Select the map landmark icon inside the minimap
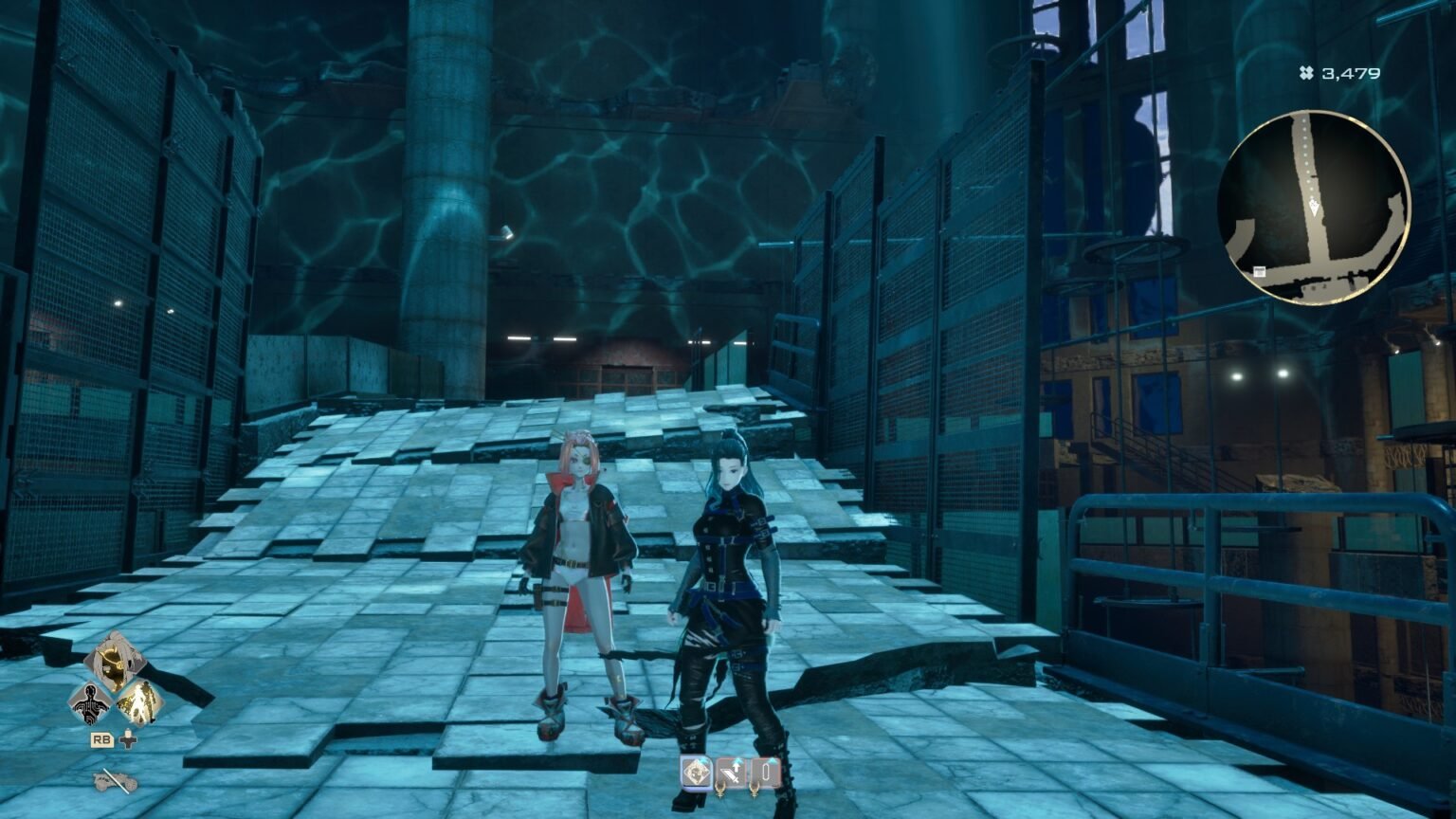The image size is (1456, 819). click(x=1259, y=272)
